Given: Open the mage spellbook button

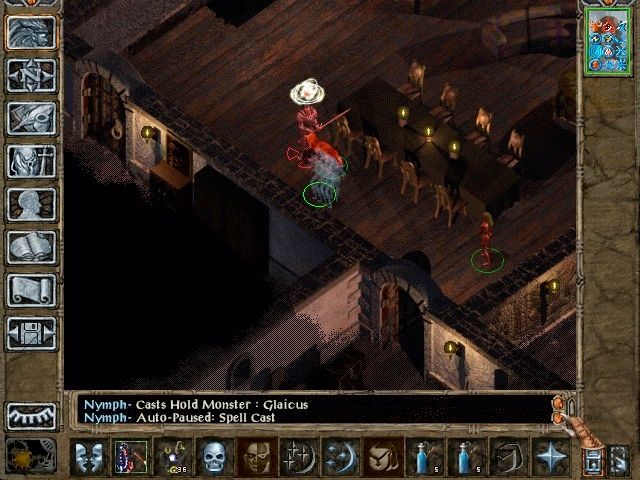Looking at the screenshot, I should [31, 247].
